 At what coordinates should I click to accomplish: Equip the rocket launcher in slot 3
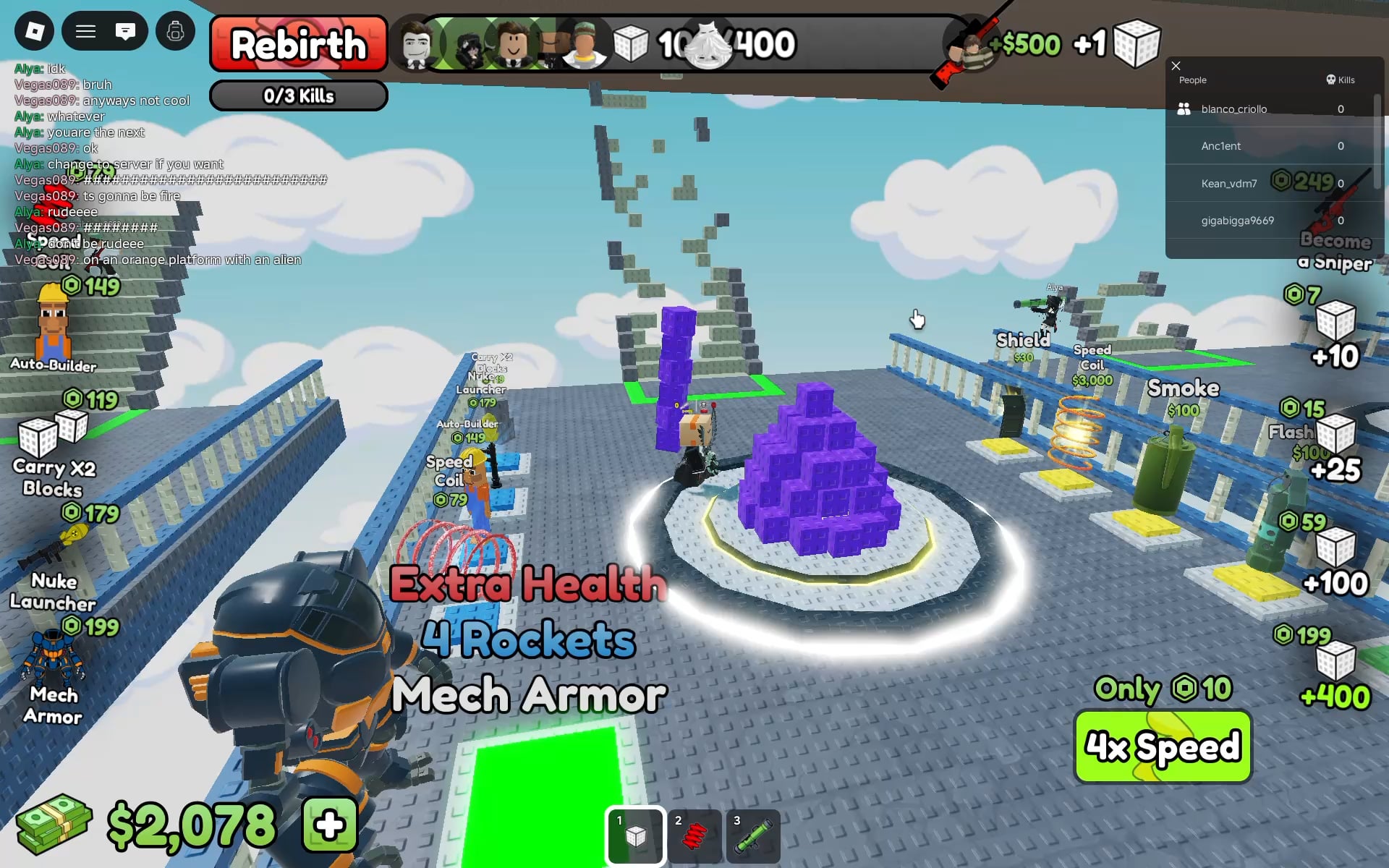(753, 836)
